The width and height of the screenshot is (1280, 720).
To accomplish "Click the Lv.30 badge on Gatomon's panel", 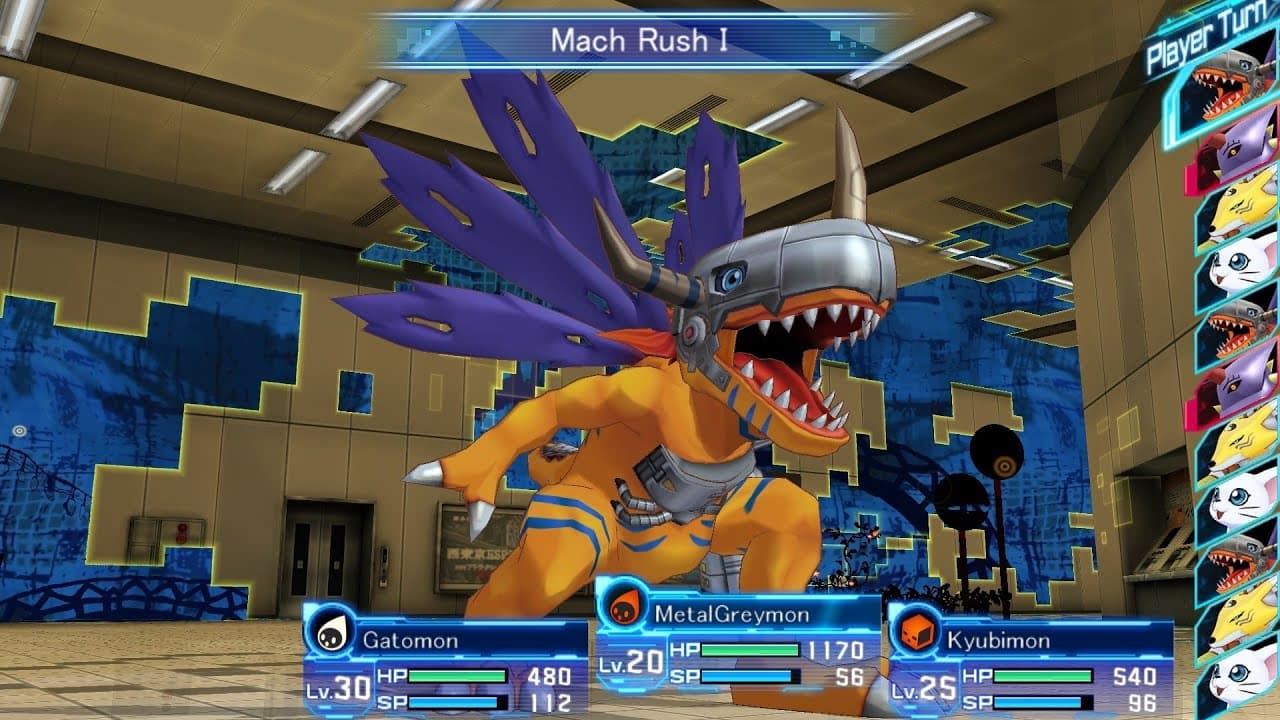I will click(340, 689).
